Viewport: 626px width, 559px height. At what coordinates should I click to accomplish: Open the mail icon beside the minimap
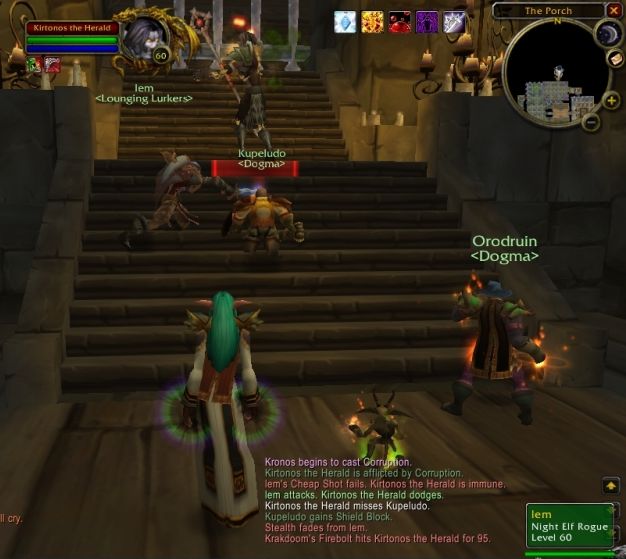[616, 58]
